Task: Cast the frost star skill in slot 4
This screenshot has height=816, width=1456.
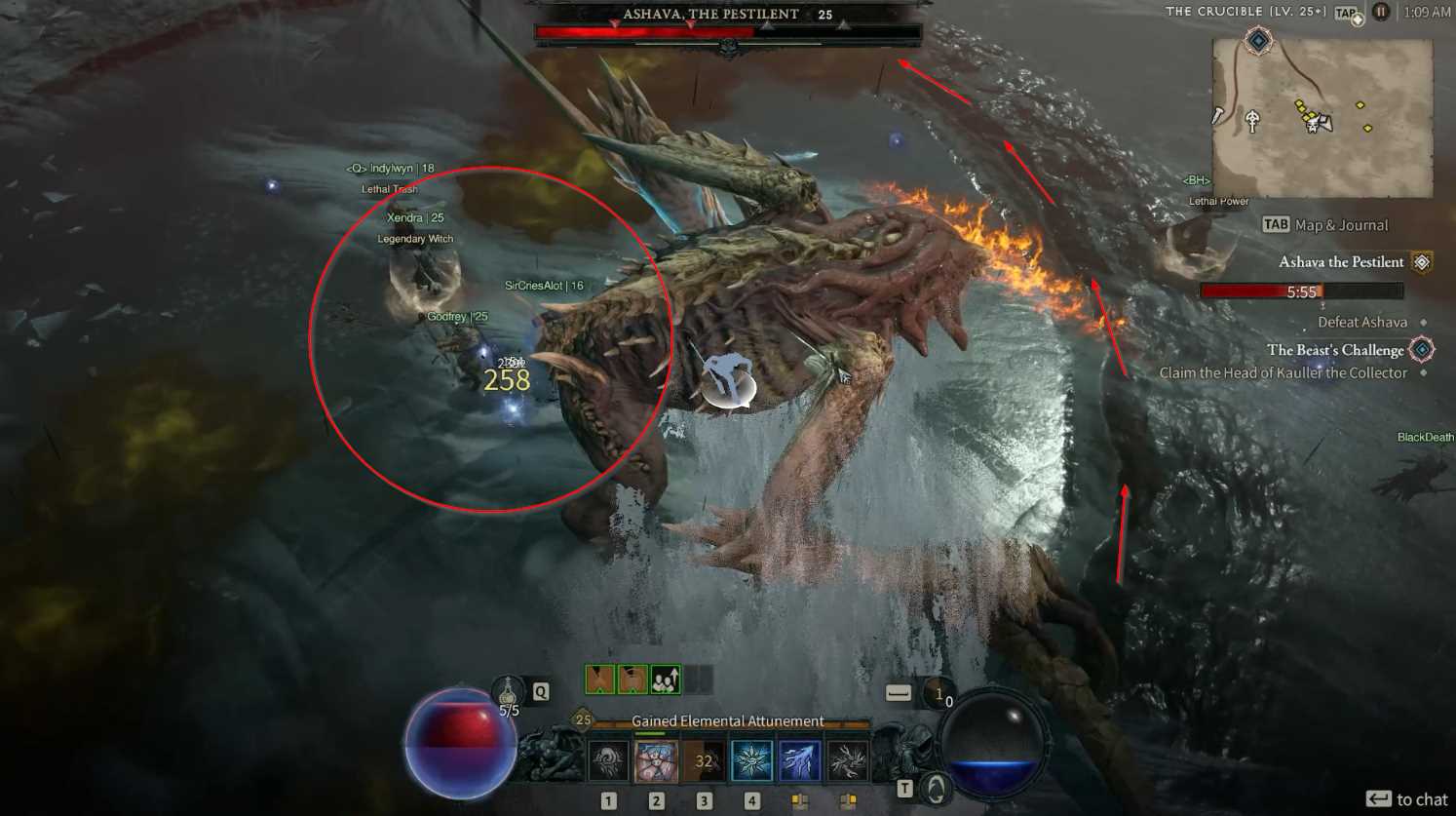Action: [752, 759]
